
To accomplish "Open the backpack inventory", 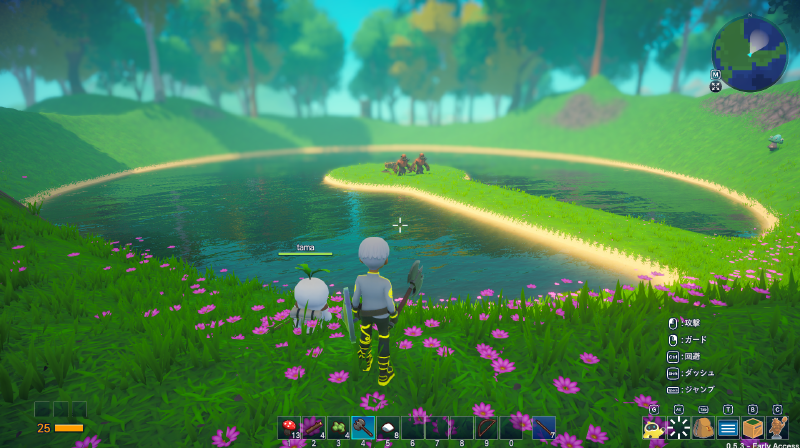I will click(x=703, y=428).
